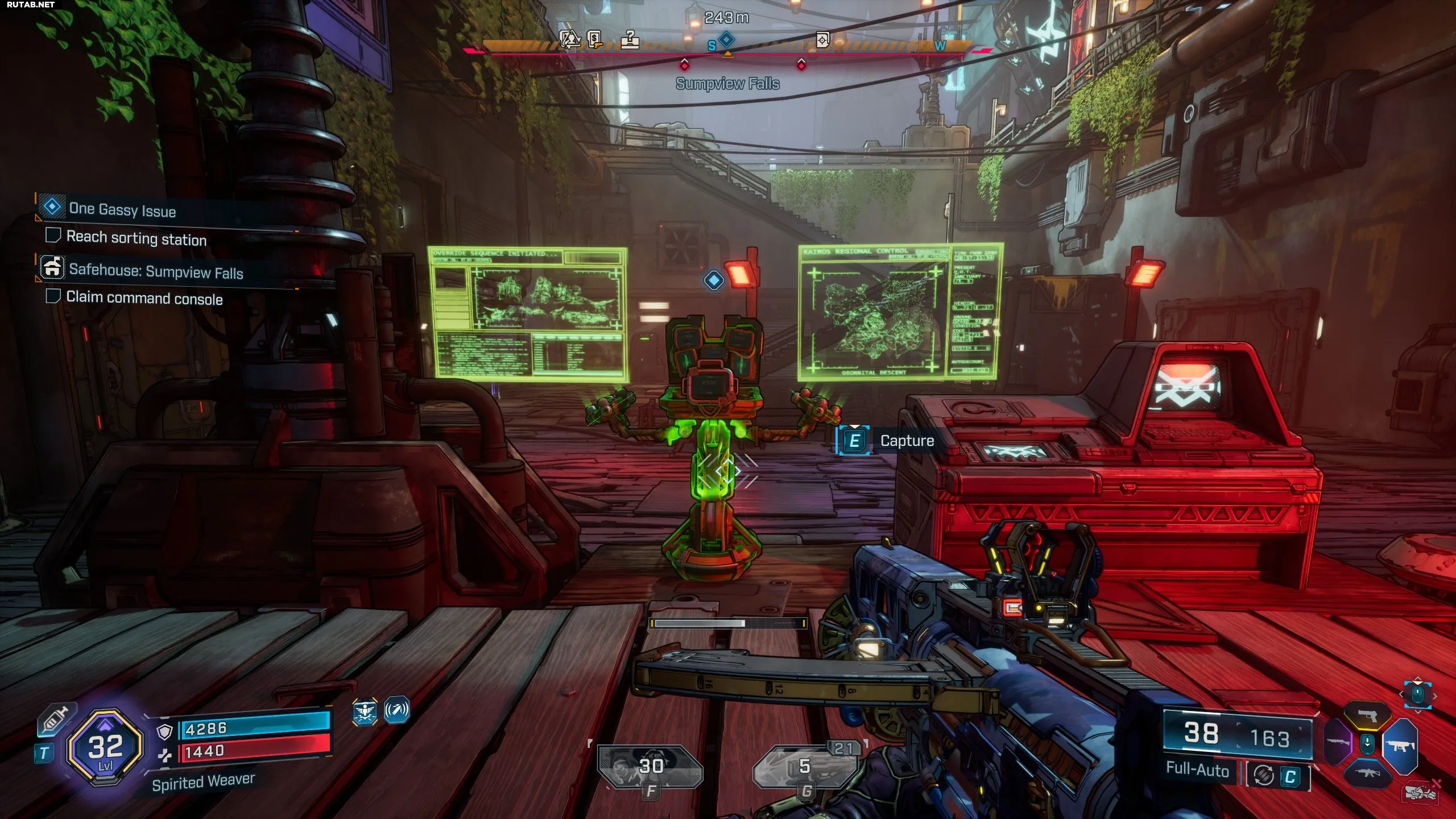Click the crosshair document compass icon
Screen dimensions: 1456x819
pyautogui.click(x=822, y=40)
